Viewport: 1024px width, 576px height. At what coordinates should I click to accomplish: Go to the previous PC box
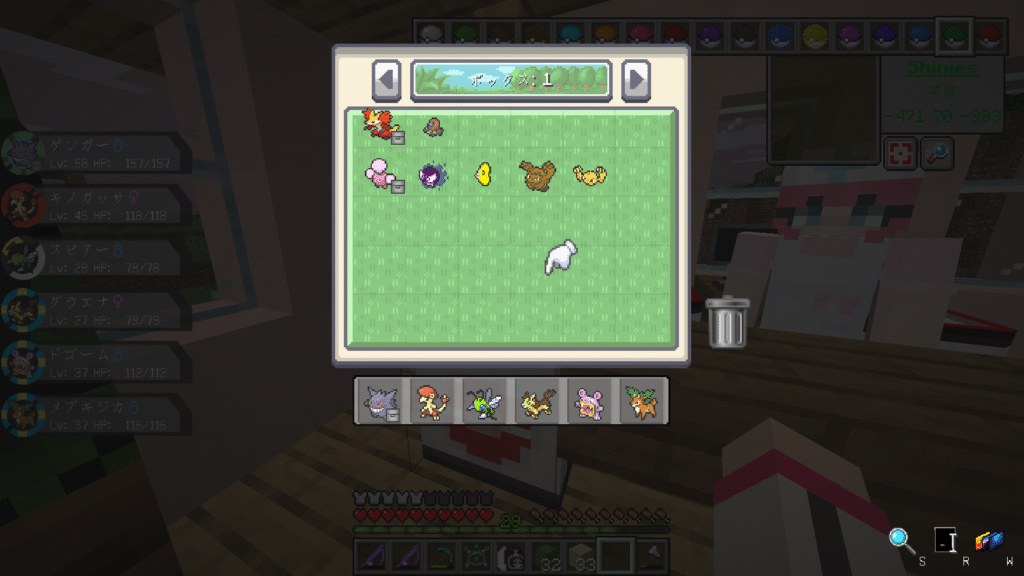pos(387,80)
